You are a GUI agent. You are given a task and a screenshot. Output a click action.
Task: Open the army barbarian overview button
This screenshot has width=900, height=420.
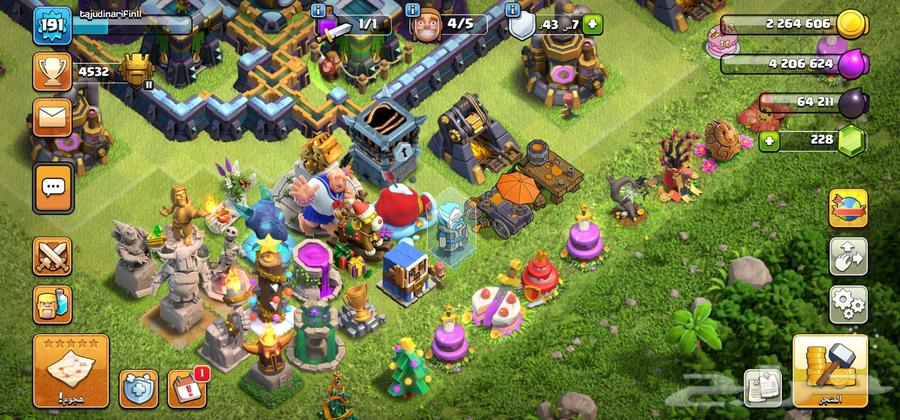point(52,301)
